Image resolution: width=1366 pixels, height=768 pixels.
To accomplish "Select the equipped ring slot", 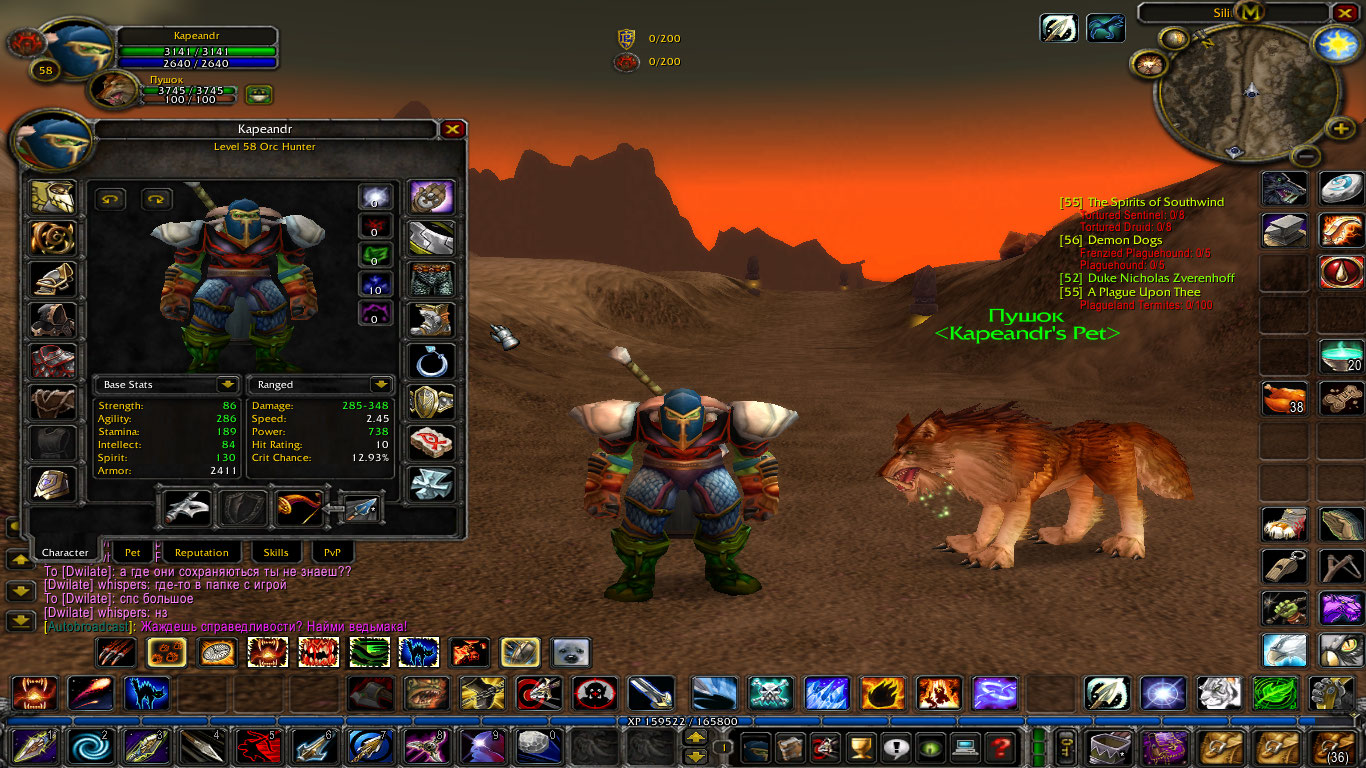I will (432, 361).
